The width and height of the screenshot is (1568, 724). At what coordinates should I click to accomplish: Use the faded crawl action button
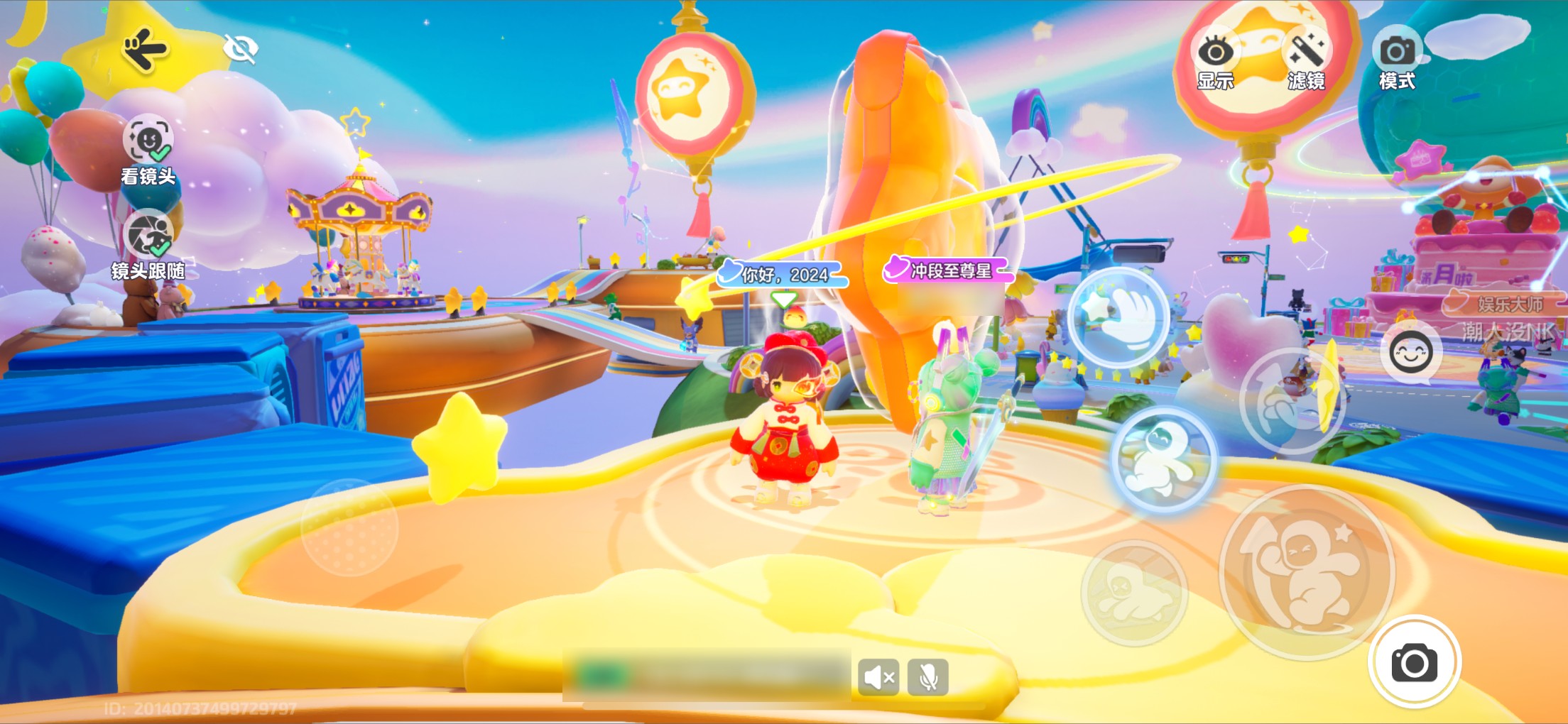point(1133,593)
